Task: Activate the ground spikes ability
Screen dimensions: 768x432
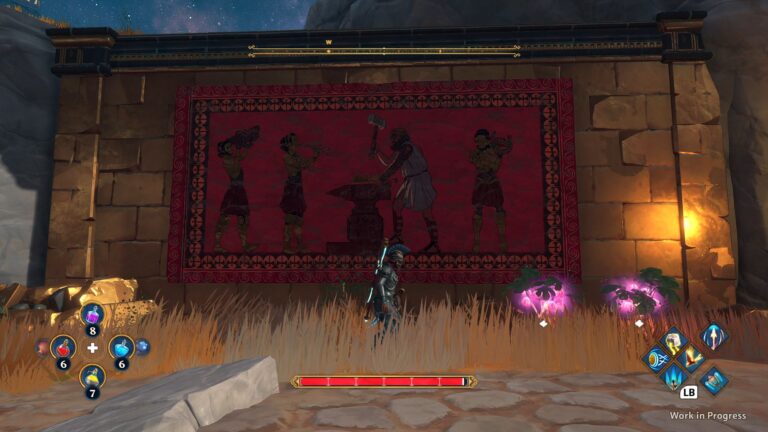Action: [x=675, y=377]
